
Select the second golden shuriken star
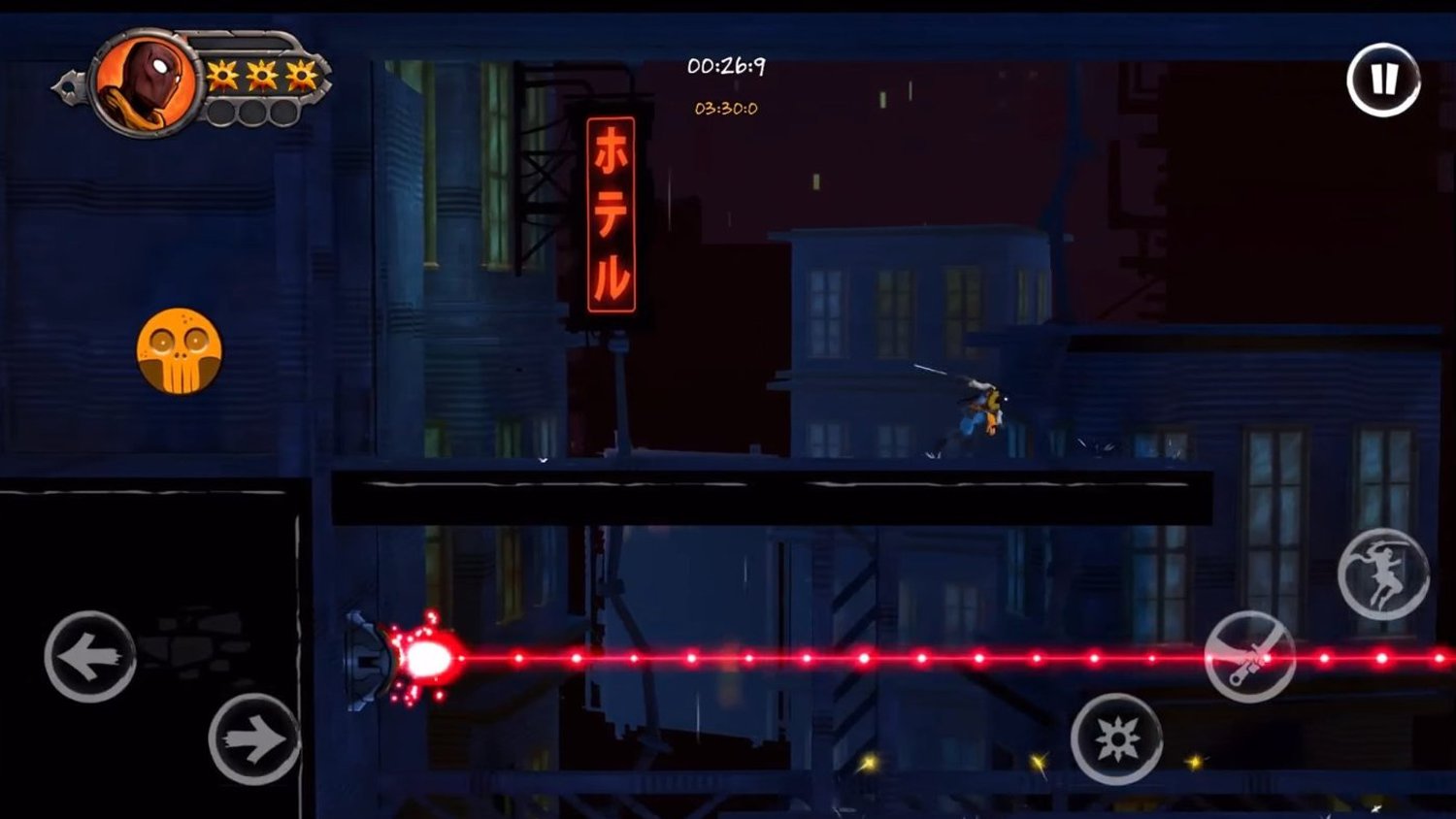(261, 74)
